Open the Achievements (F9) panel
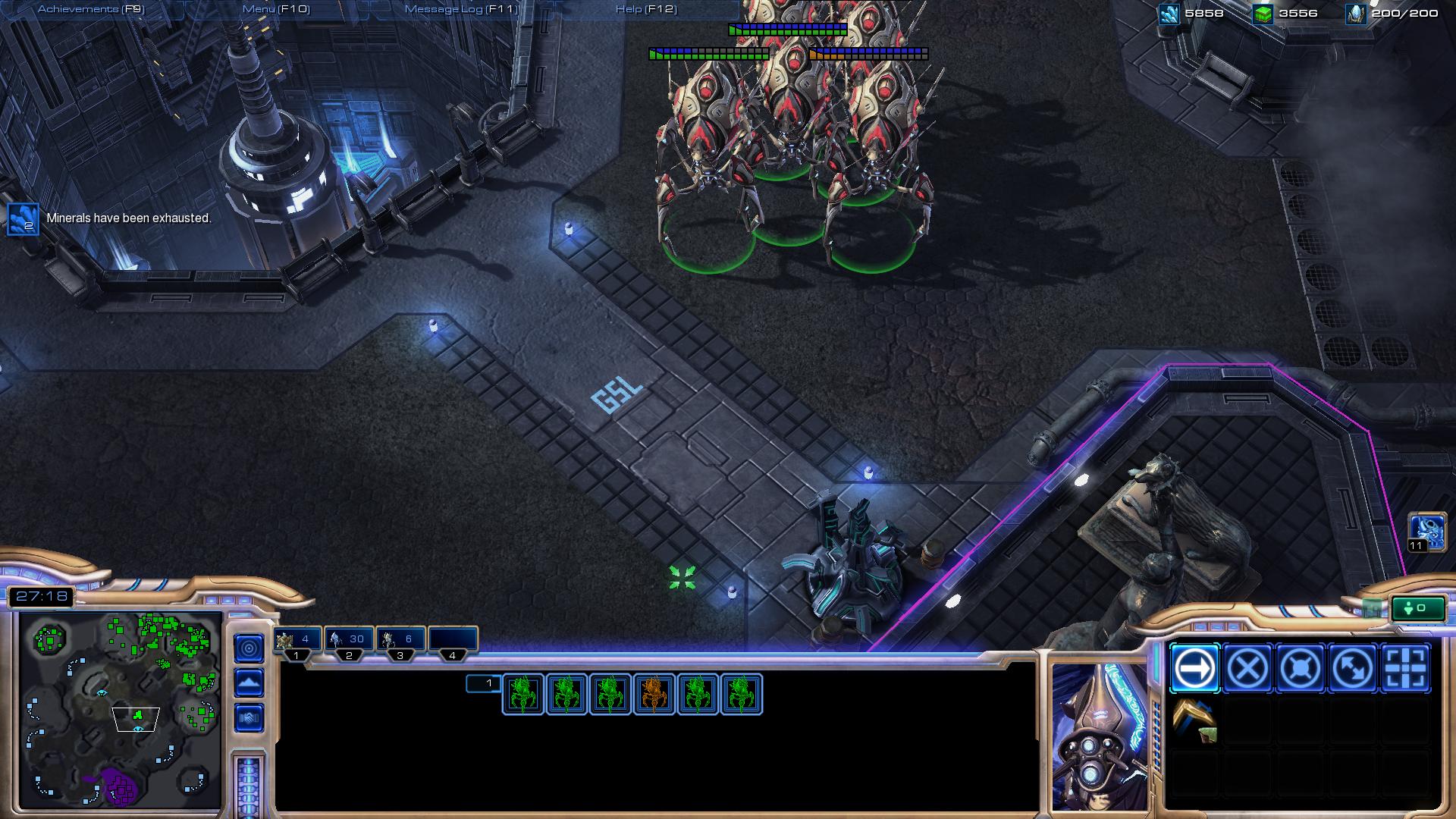 click(91, 9)
